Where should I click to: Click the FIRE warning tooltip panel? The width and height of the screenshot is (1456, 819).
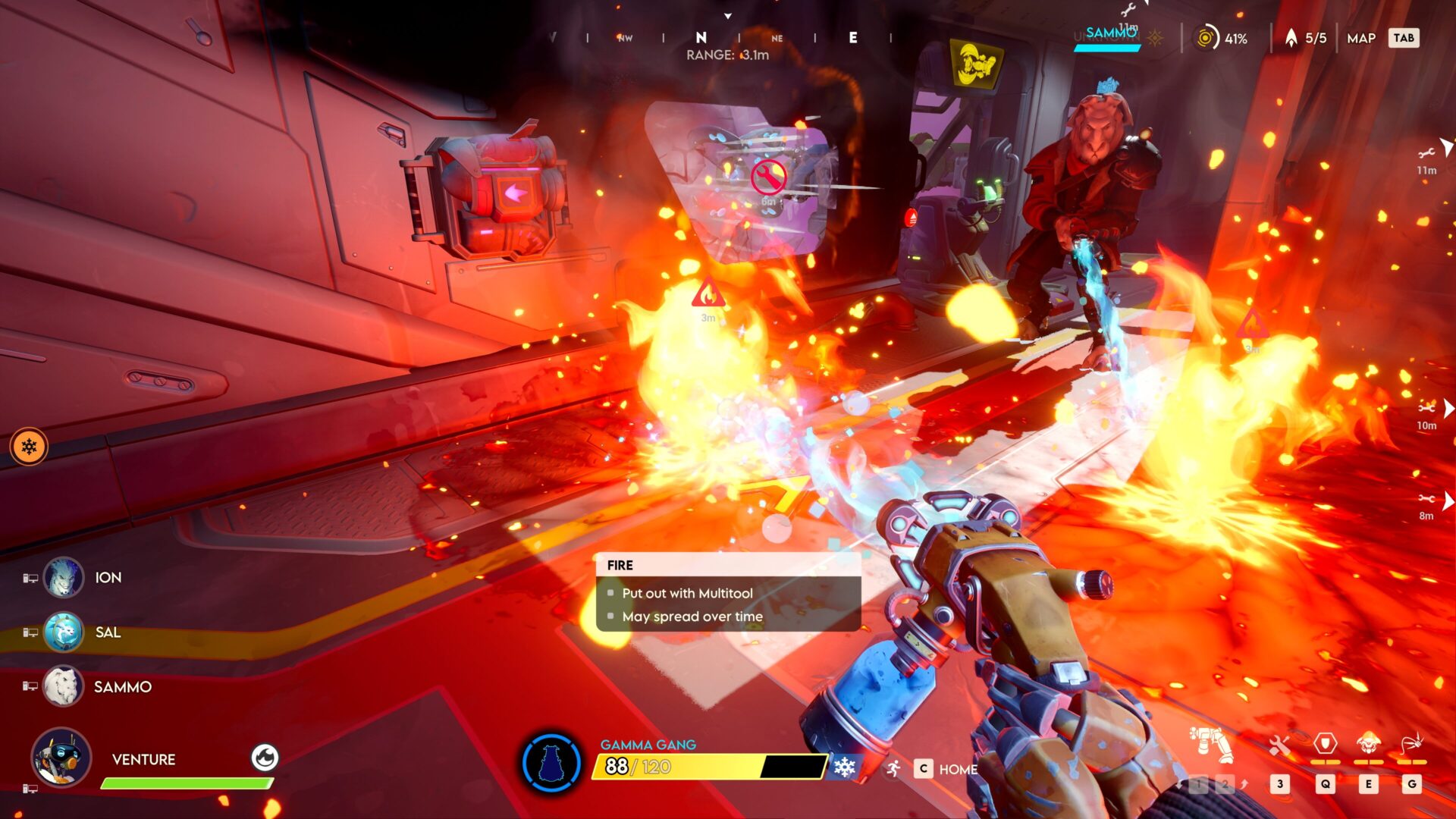[x=728, y=591]
